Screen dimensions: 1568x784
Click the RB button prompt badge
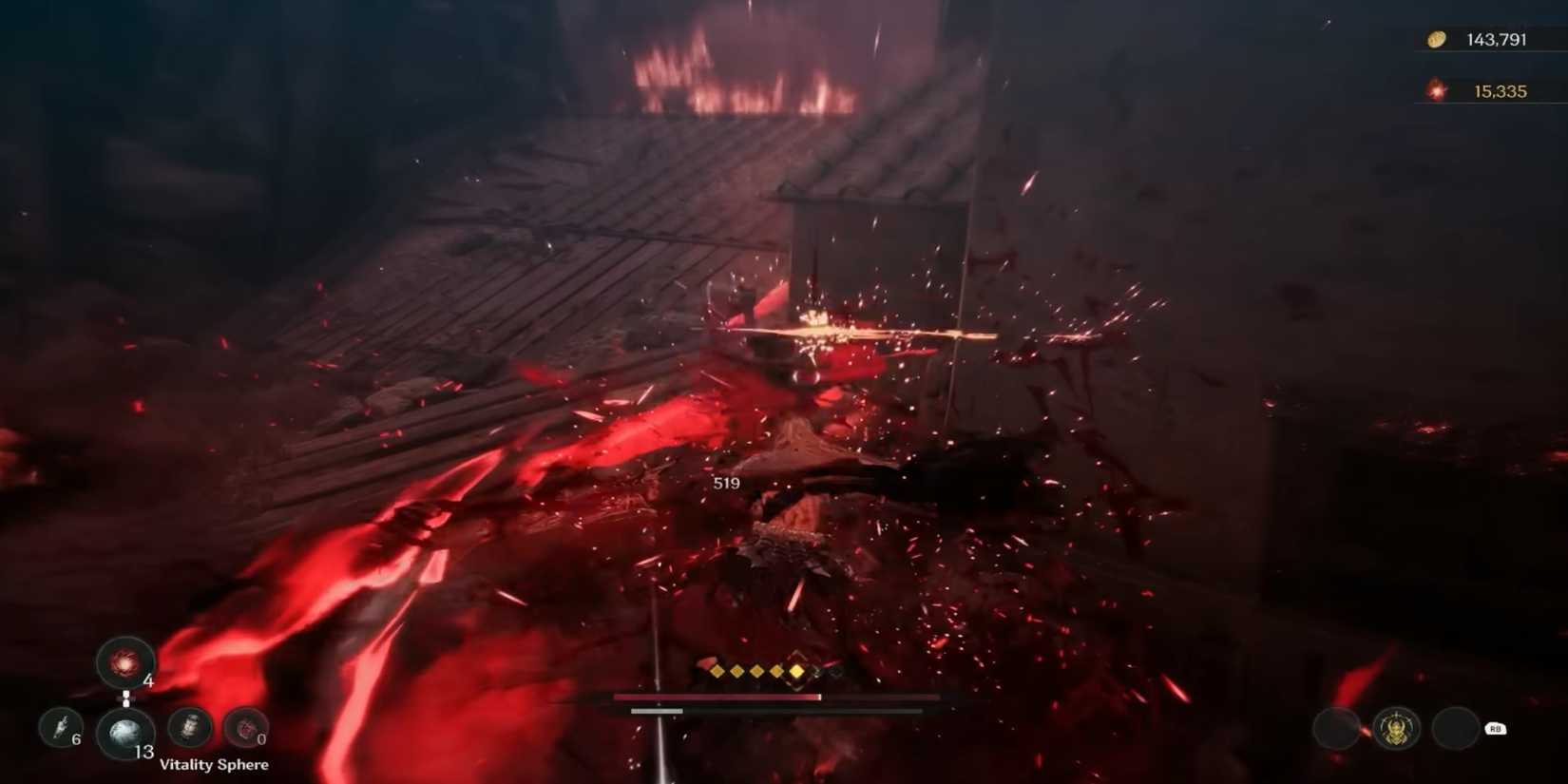(x=1496, y=730)
